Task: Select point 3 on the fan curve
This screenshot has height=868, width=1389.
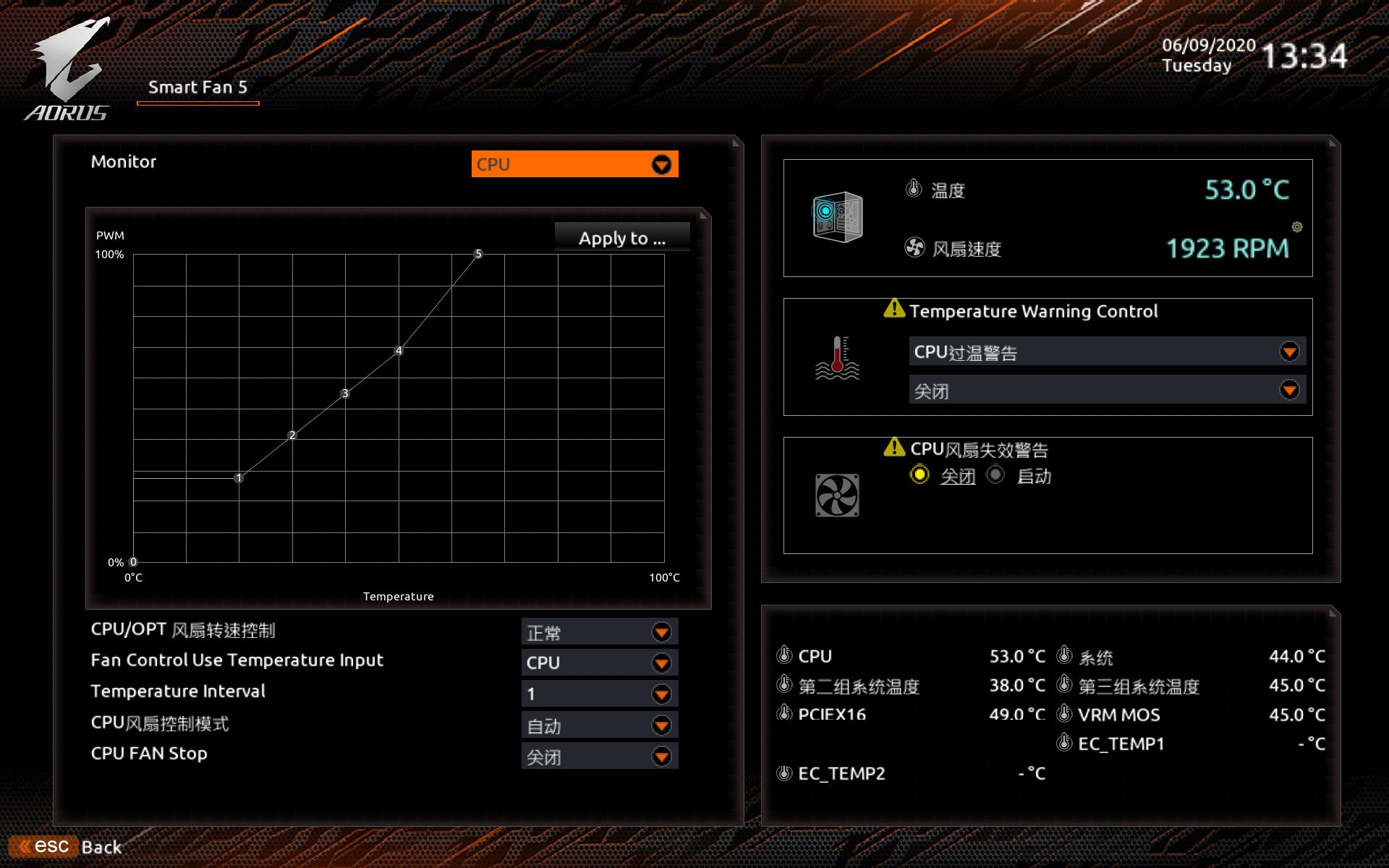Action: (344, 392)
